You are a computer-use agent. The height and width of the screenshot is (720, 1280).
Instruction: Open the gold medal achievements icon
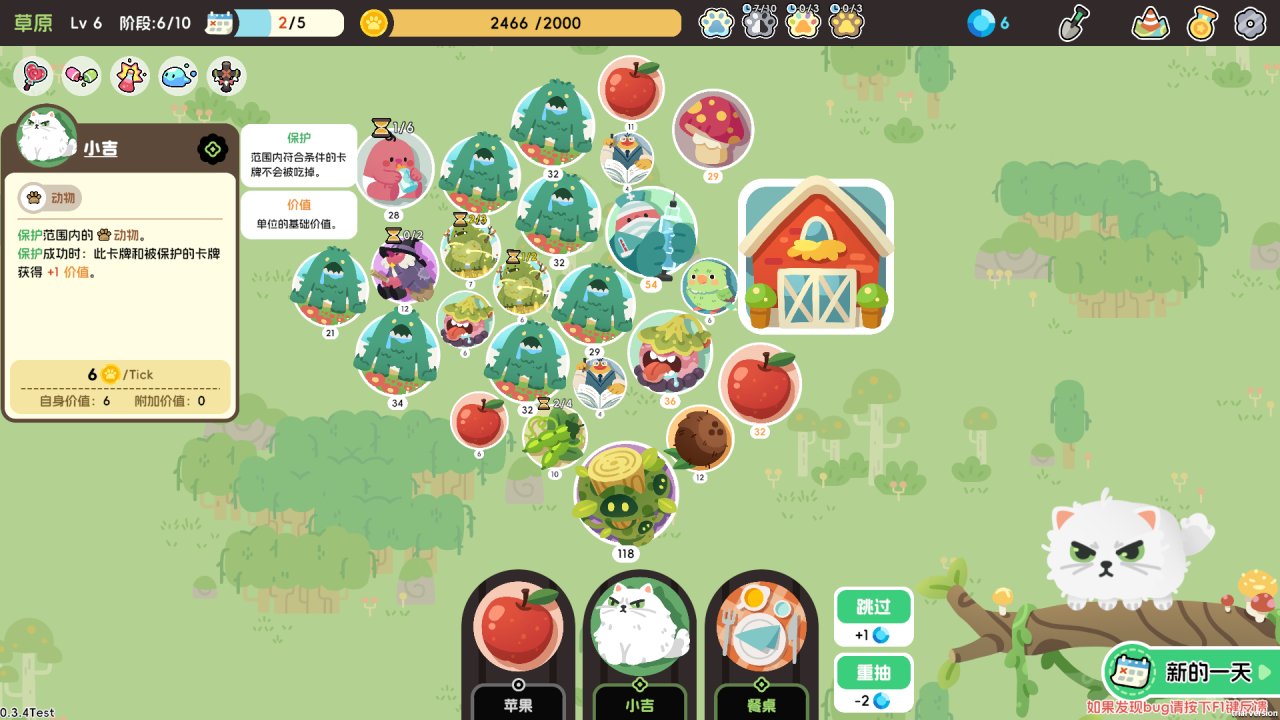point(1202,23)
